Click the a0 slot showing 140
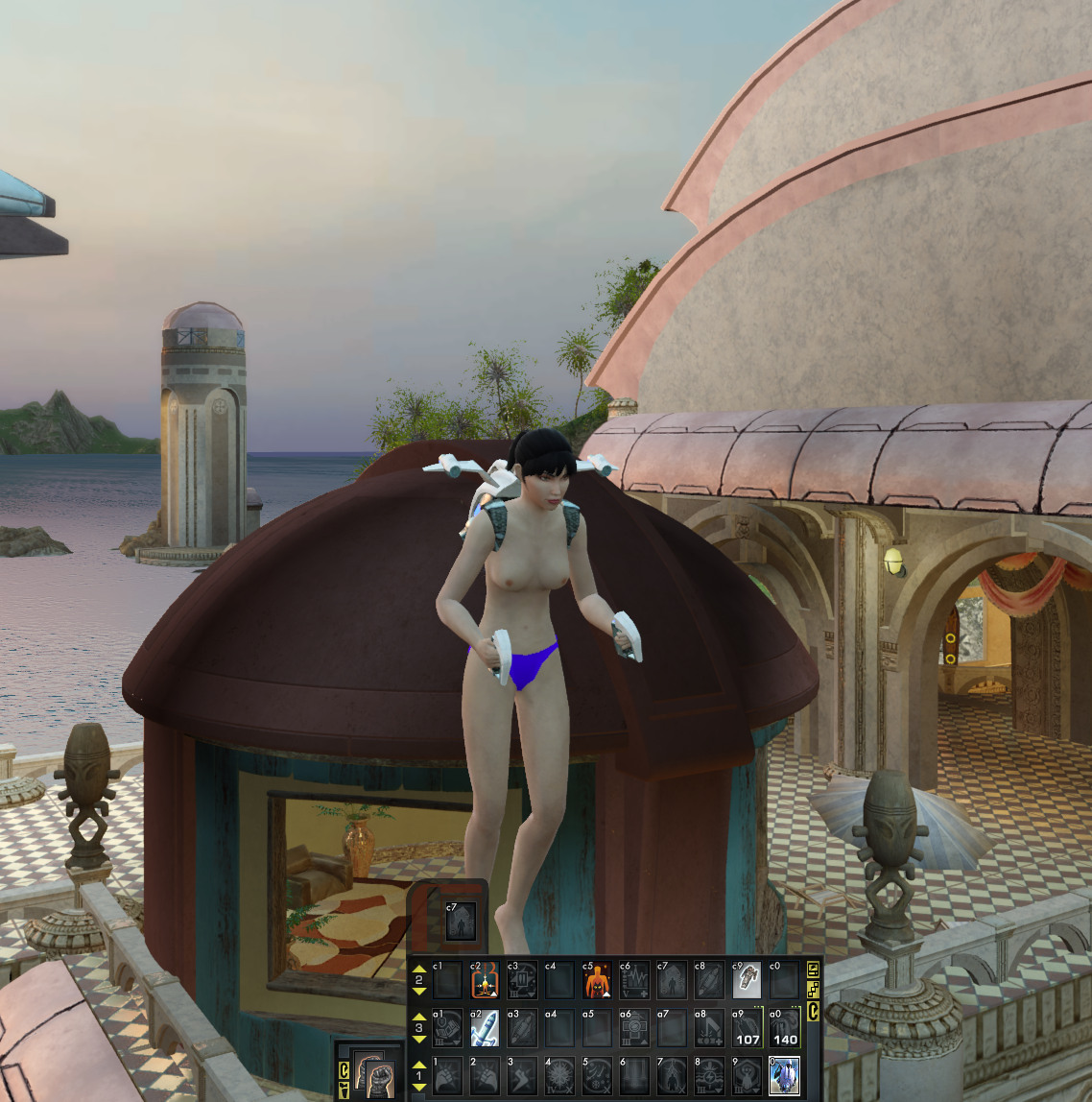The height and width of the screenshot is (1102, 1092). [x=784, y=1028]
